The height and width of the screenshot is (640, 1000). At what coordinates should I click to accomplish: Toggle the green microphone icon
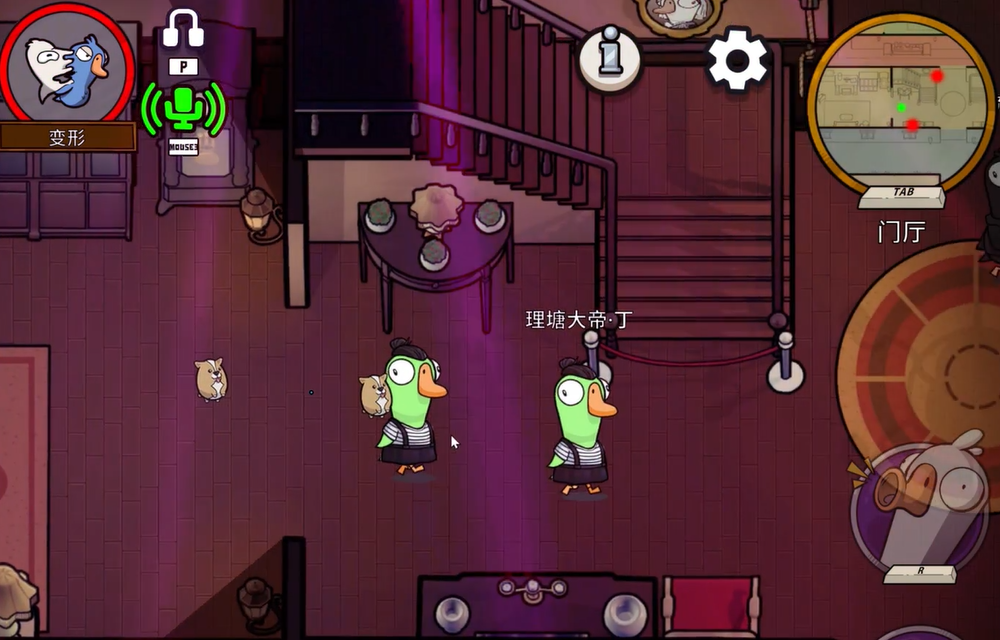[183, 107]
